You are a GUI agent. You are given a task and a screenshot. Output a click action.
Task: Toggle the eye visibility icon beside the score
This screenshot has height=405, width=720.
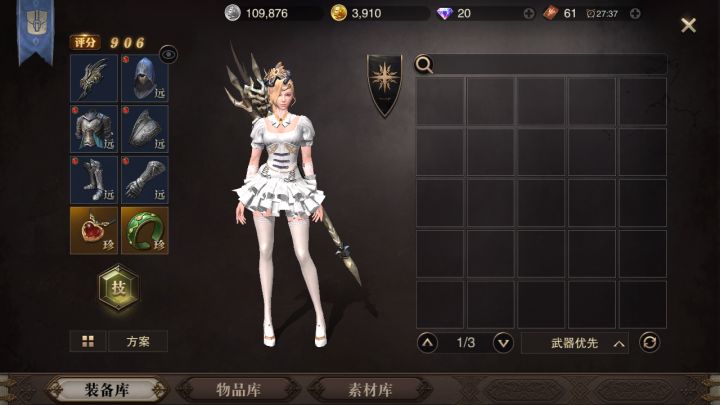(x=168, y=55)
